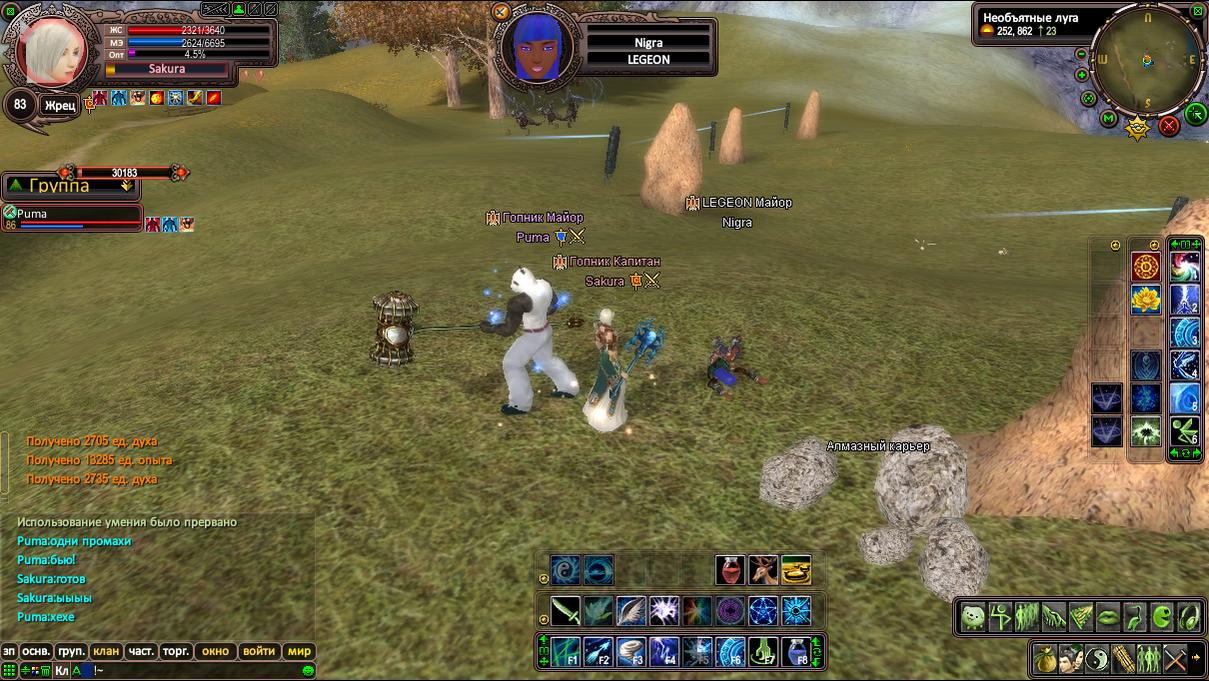Click the red crossed-swords button by the minimap

tap(1169, 126)
